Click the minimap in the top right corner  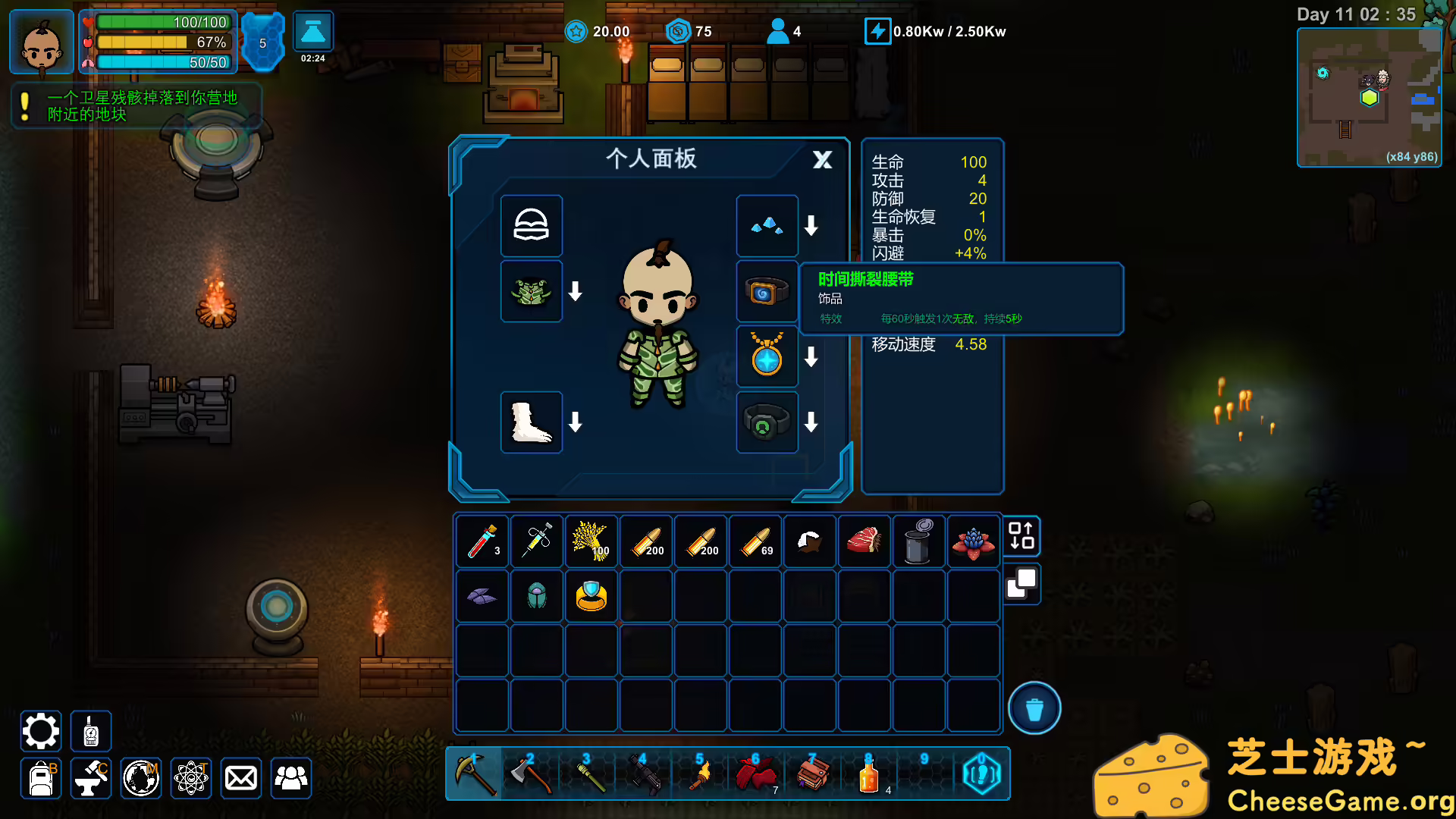pos(1369,97)
